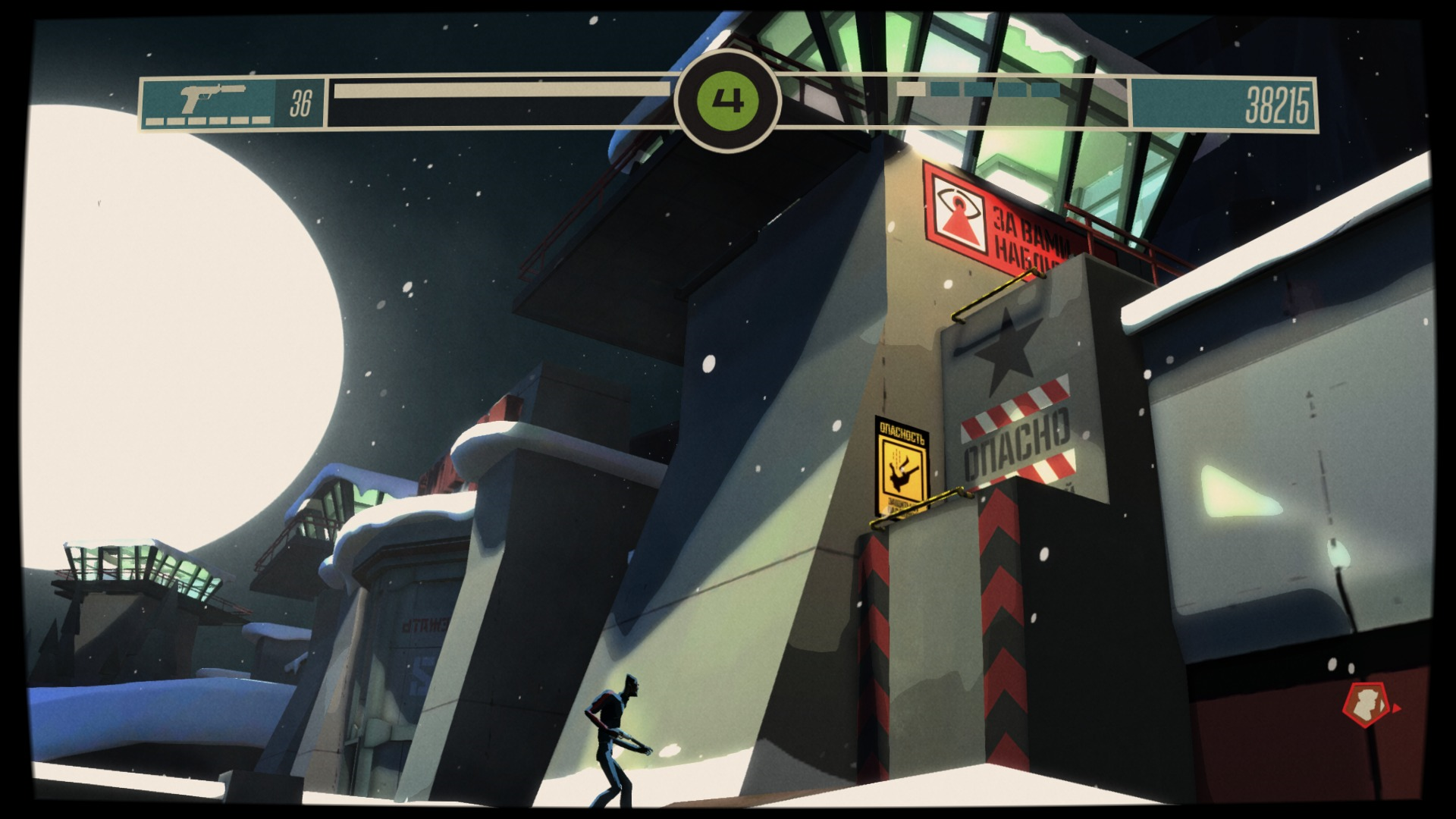Screen dimensions: 1456x819
Task: Click the first ammo clip segment below the pistol
Action: tap(154, 121)
